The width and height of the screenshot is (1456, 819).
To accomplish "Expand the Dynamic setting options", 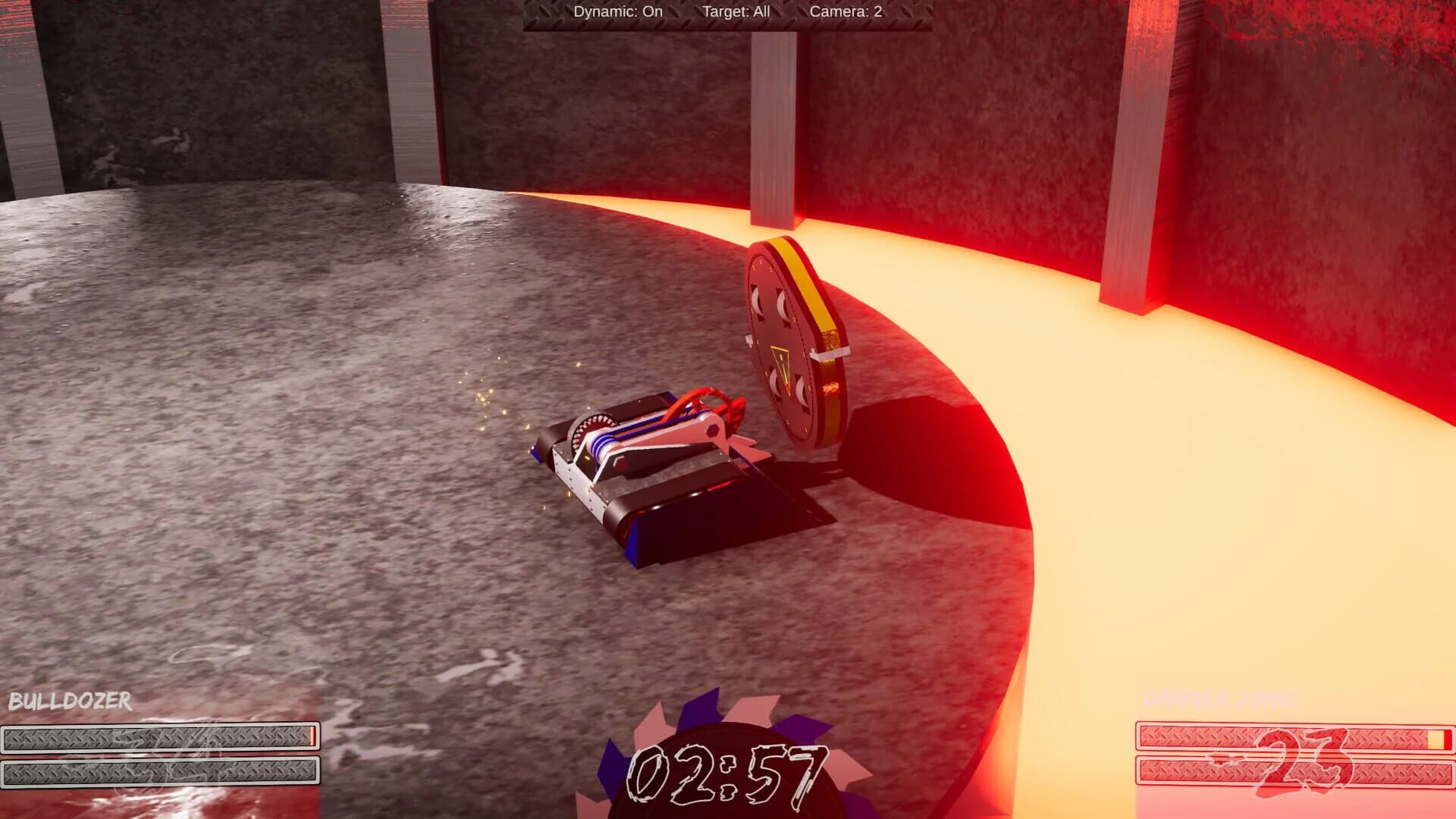I will pos(618,11).
